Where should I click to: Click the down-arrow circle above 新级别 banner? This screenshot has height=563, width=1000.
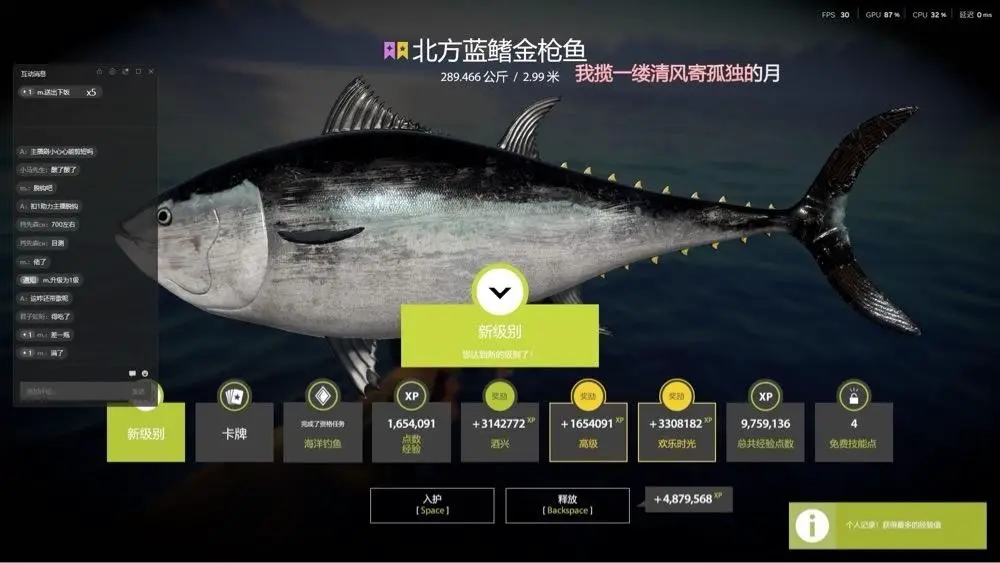point(500,292)
